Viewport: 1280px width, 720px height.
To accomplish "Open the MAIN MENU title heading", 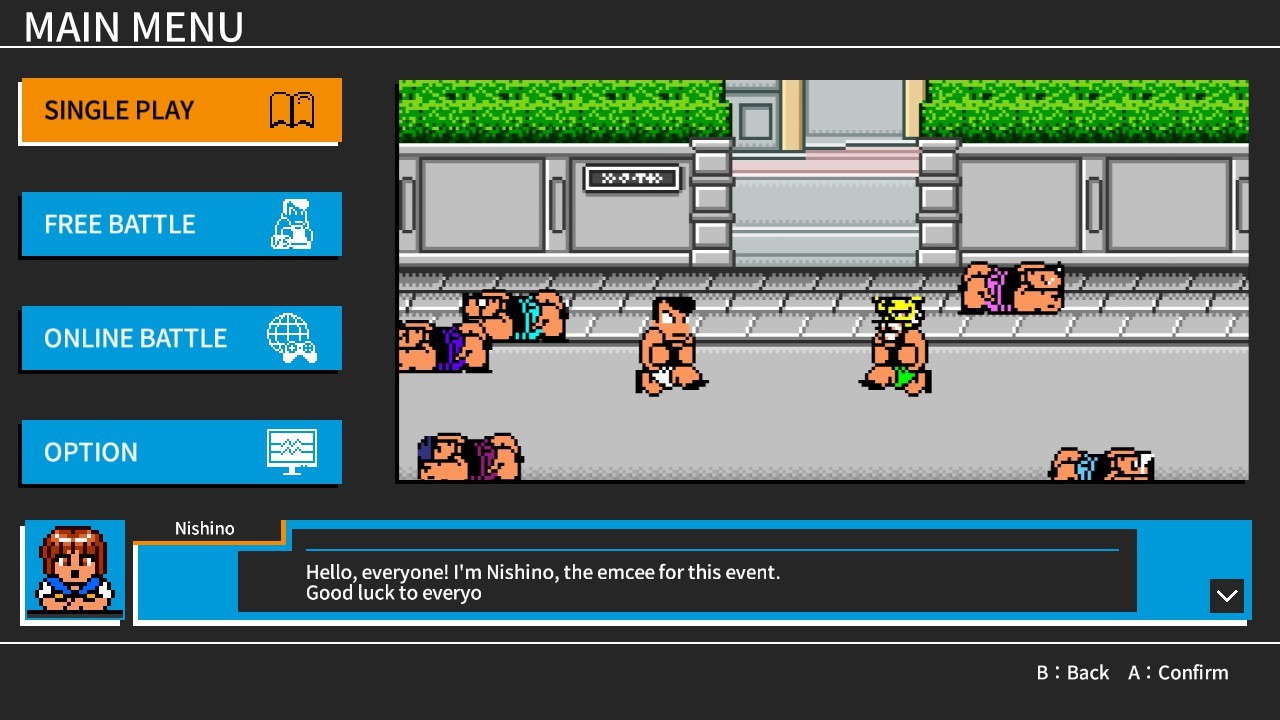I will [135, 26].
